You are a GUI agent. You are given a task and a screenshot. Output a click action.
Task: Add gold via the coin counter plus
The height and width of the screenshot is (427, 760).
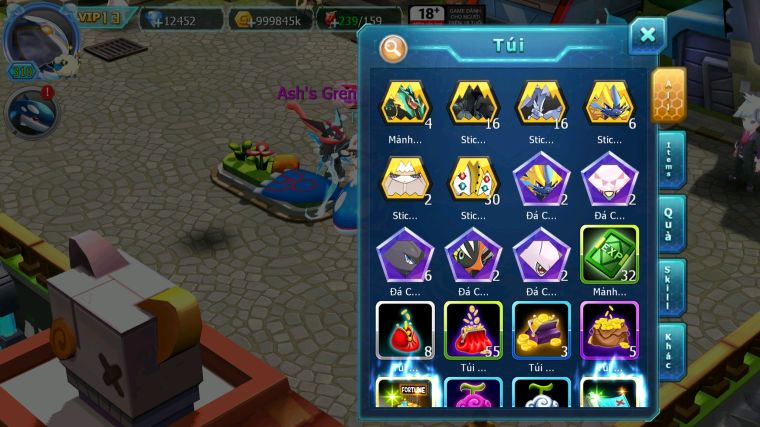[243, 18]
